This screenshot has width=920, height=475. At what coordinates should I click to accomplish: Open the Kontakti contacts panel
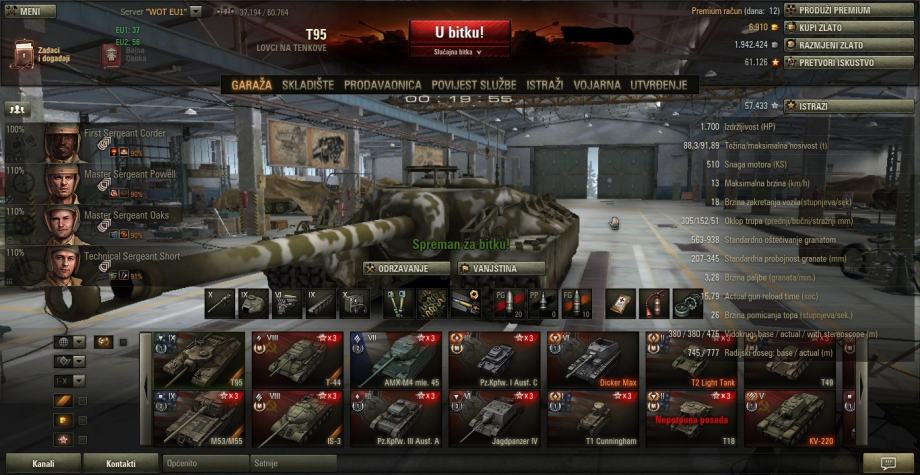(x=121, y=464)
